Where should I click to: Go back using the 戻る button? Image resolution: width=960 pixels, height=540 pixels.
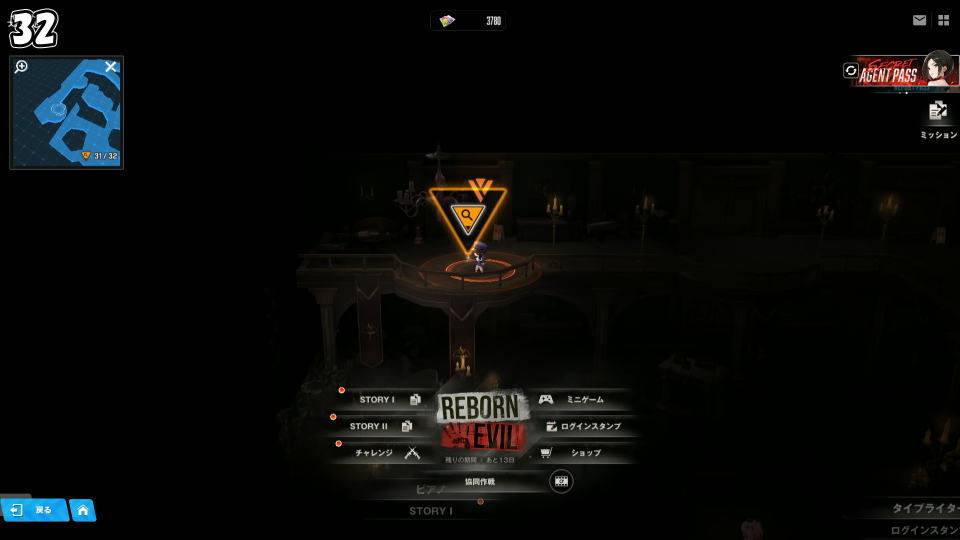click(34, 510)
